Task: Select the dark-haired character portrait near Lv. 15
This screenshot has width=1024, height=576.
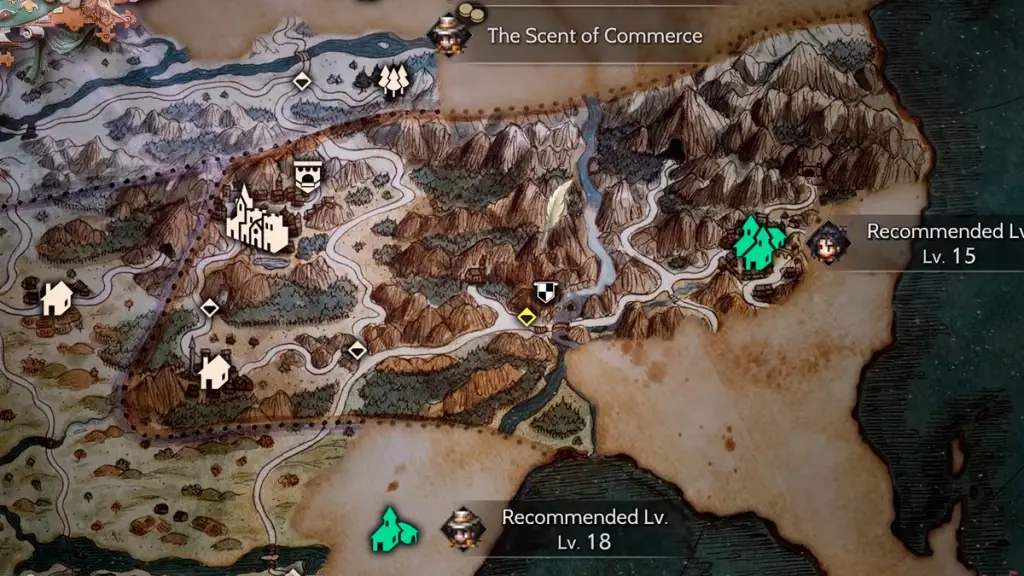Action: click(x=829, y=242)
